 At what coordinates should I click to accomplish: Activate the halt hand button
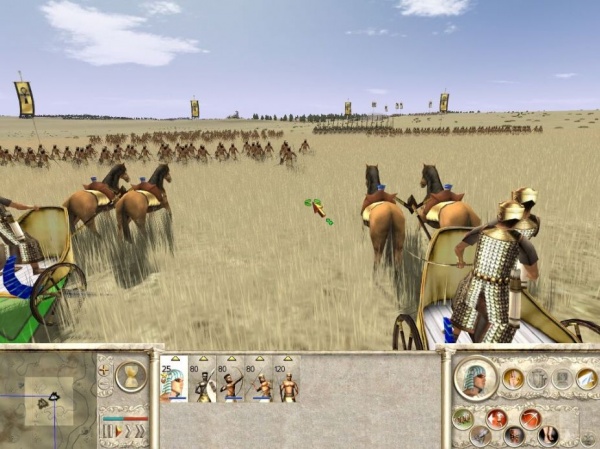[x=513, y=378]
